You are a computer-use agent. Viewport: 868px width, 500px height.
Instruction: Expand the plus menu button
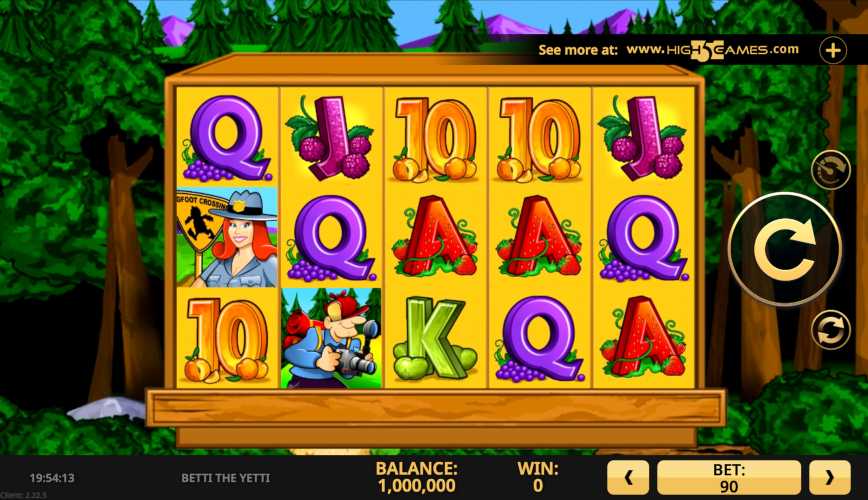(833, 49)
